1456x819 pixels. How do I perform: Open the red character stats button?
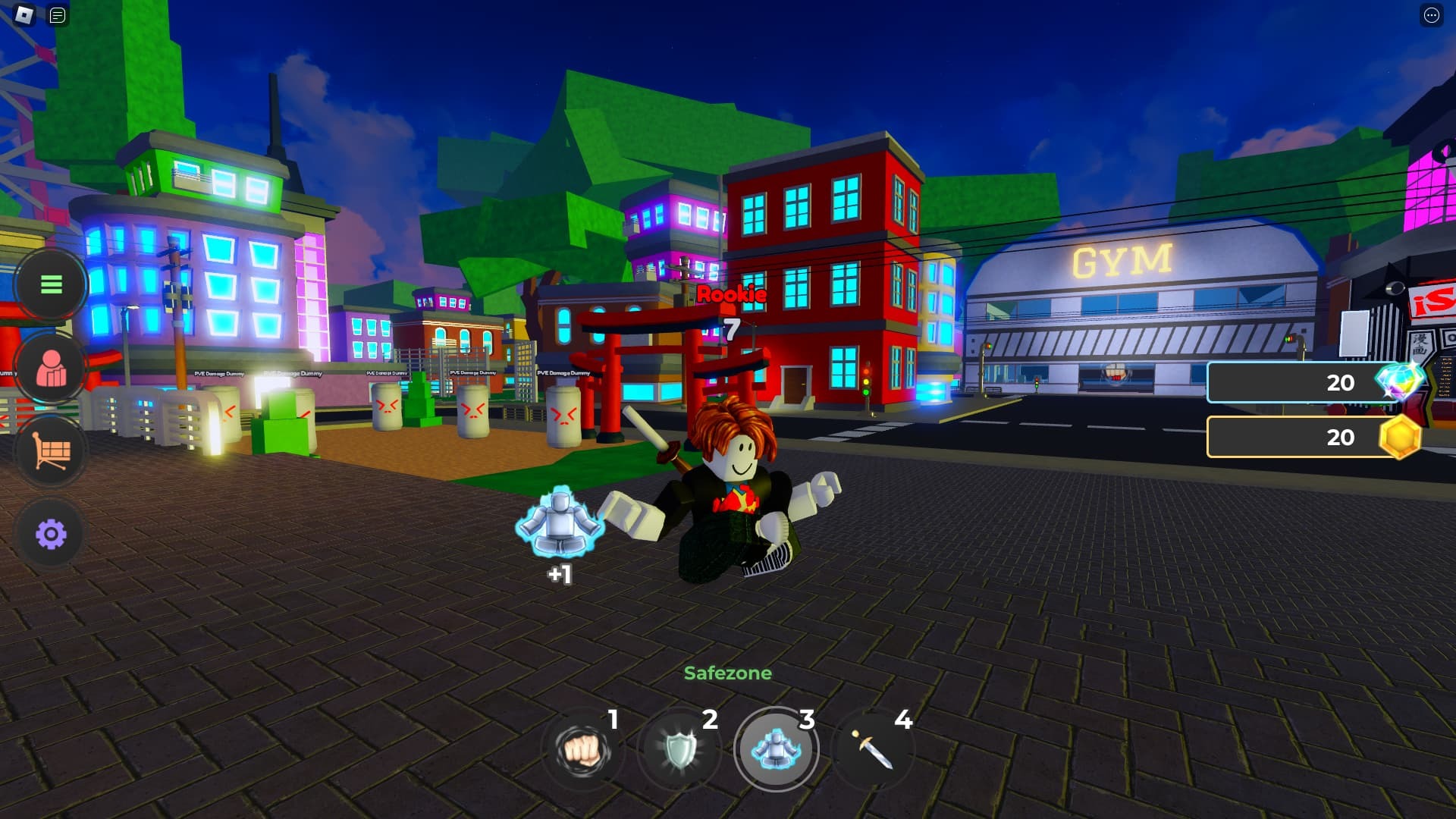(x=51, y=369)
